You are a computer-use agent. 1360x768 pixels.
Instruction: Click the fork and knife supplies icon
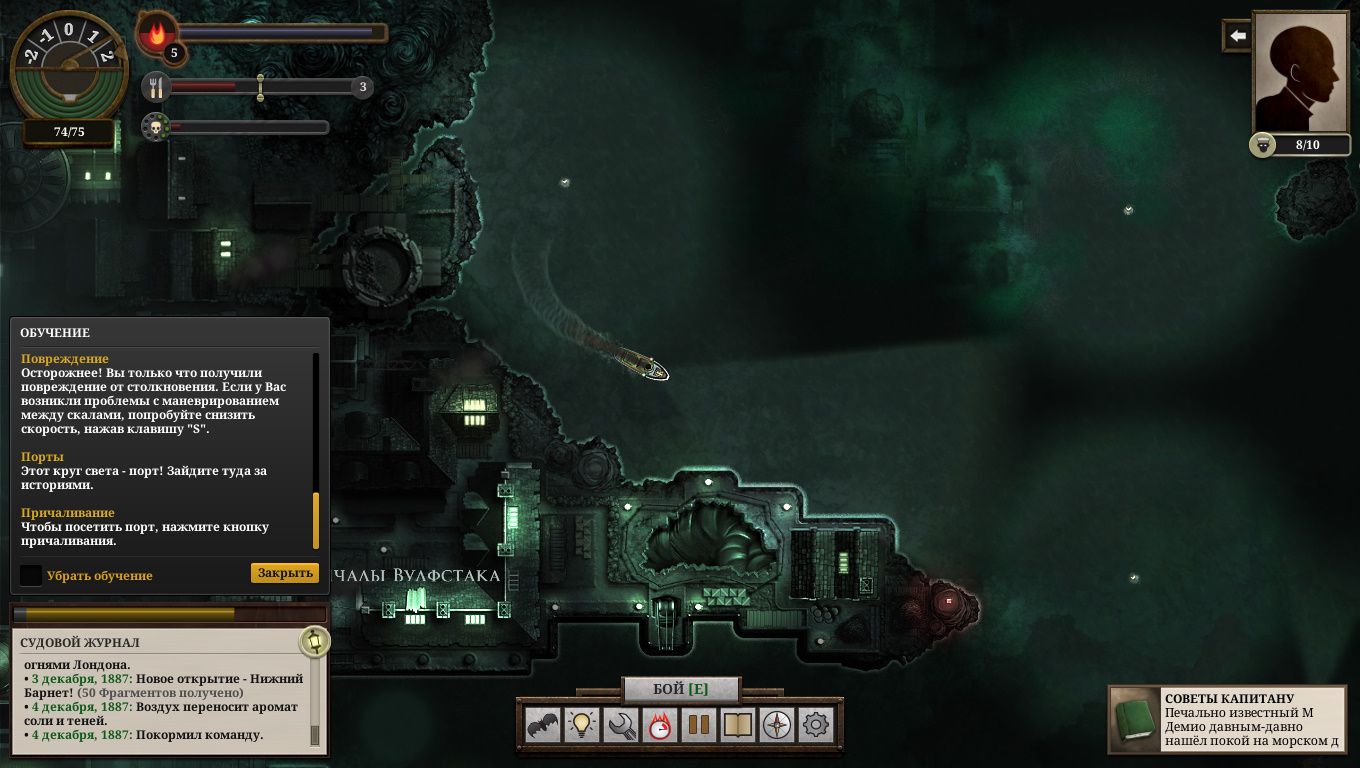click(x=155, y=88)
